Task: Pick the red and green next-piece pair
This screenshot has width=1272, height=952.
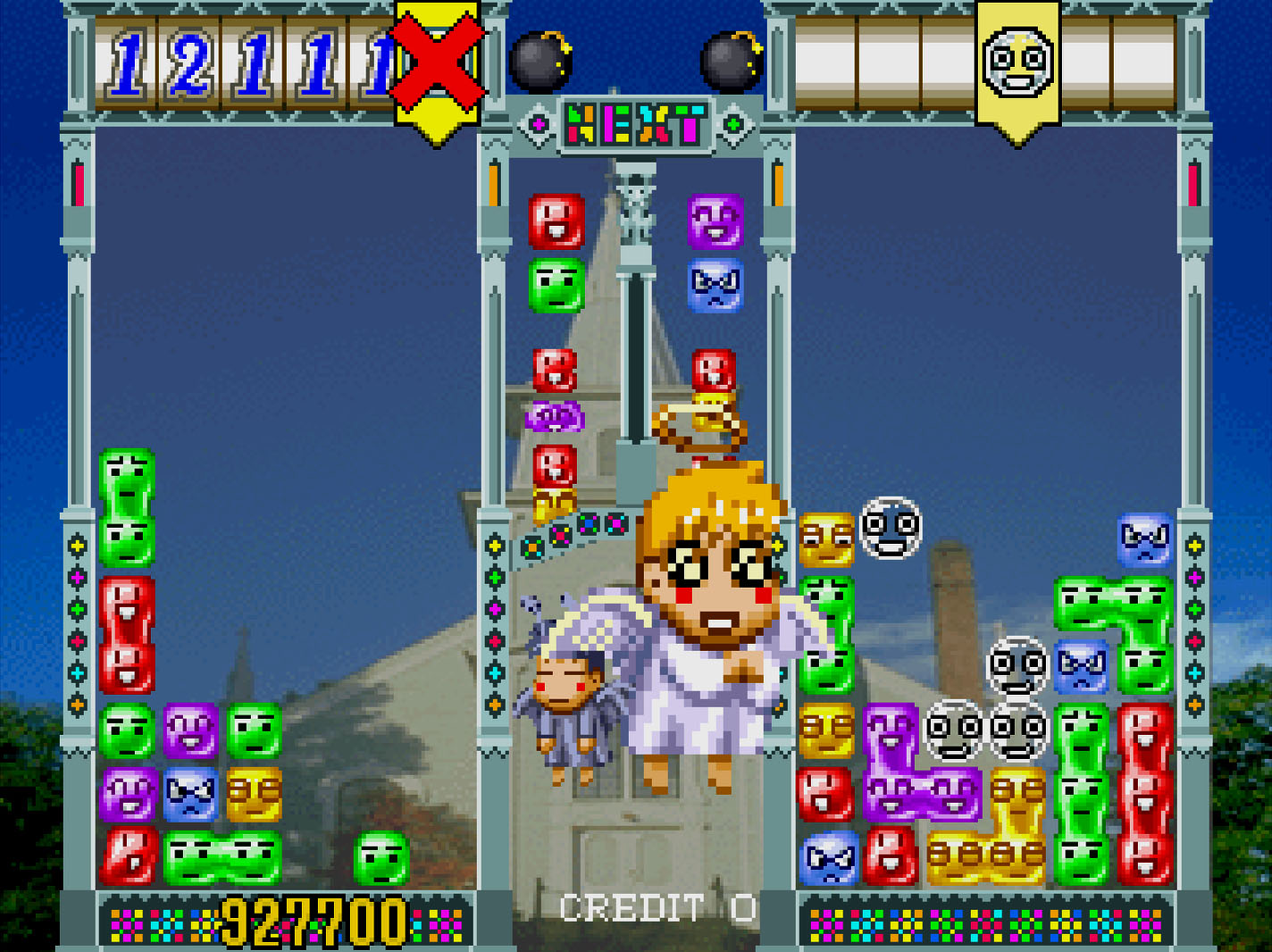Action: tap(556, 254)
